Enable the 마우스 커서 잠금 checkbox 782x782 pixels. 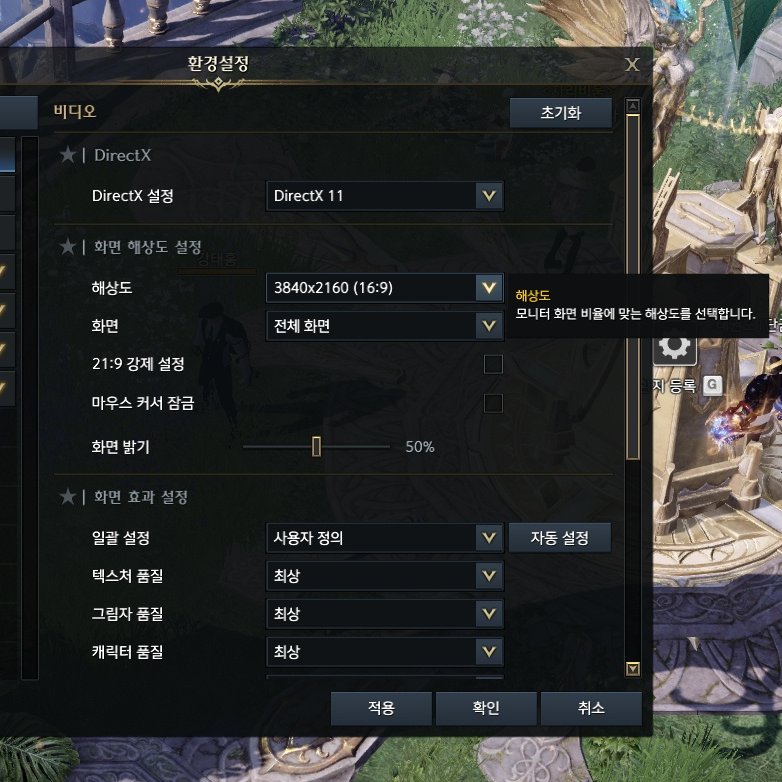[x=493, y=403]
